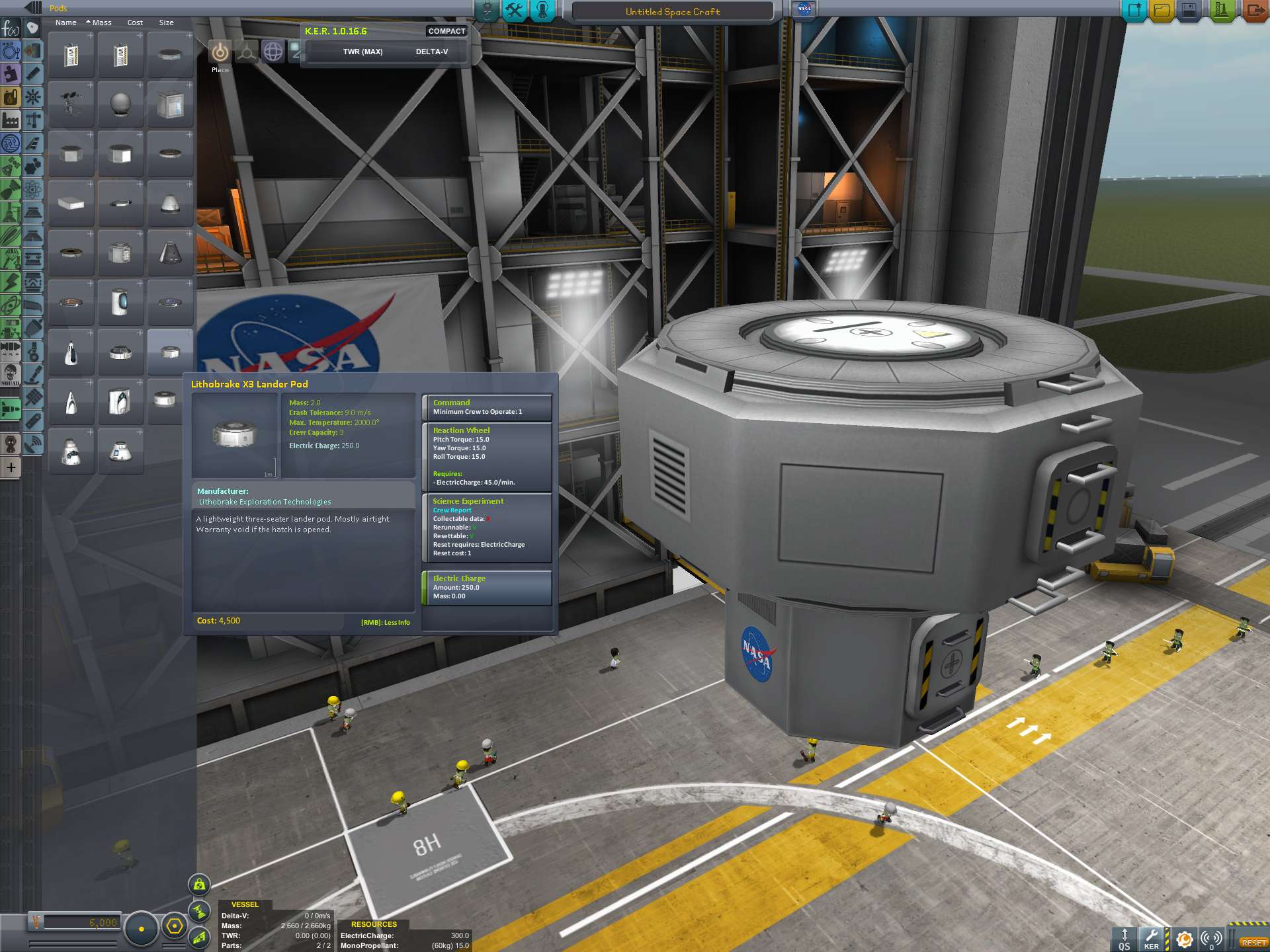Launch the vessel with green rocket button
This screenshot has height=952, width=1270.
coord(1221,11)
